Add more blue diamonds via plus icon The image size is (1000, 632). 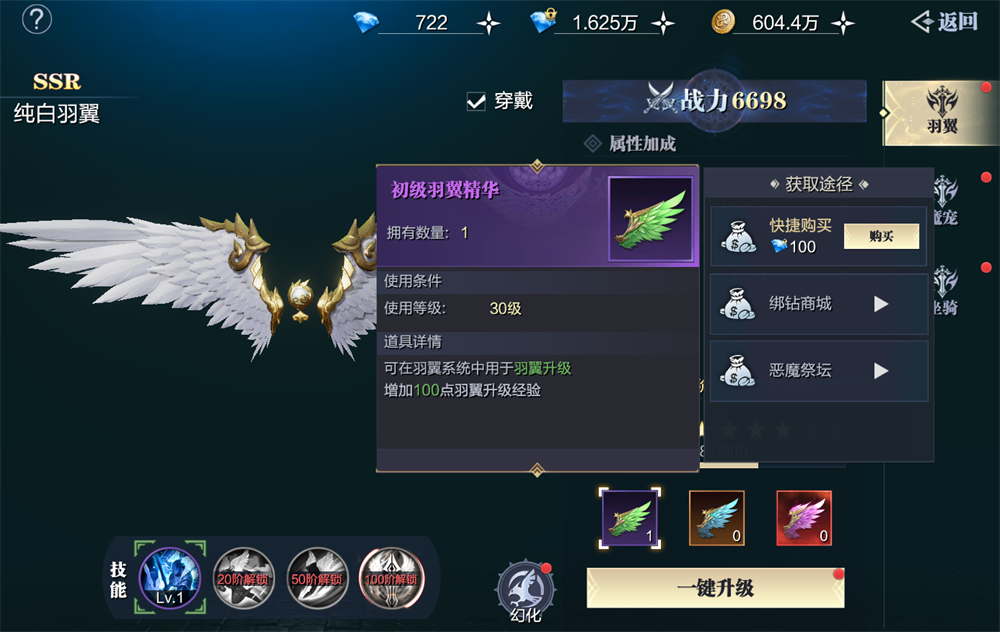[x=488, y=23]
